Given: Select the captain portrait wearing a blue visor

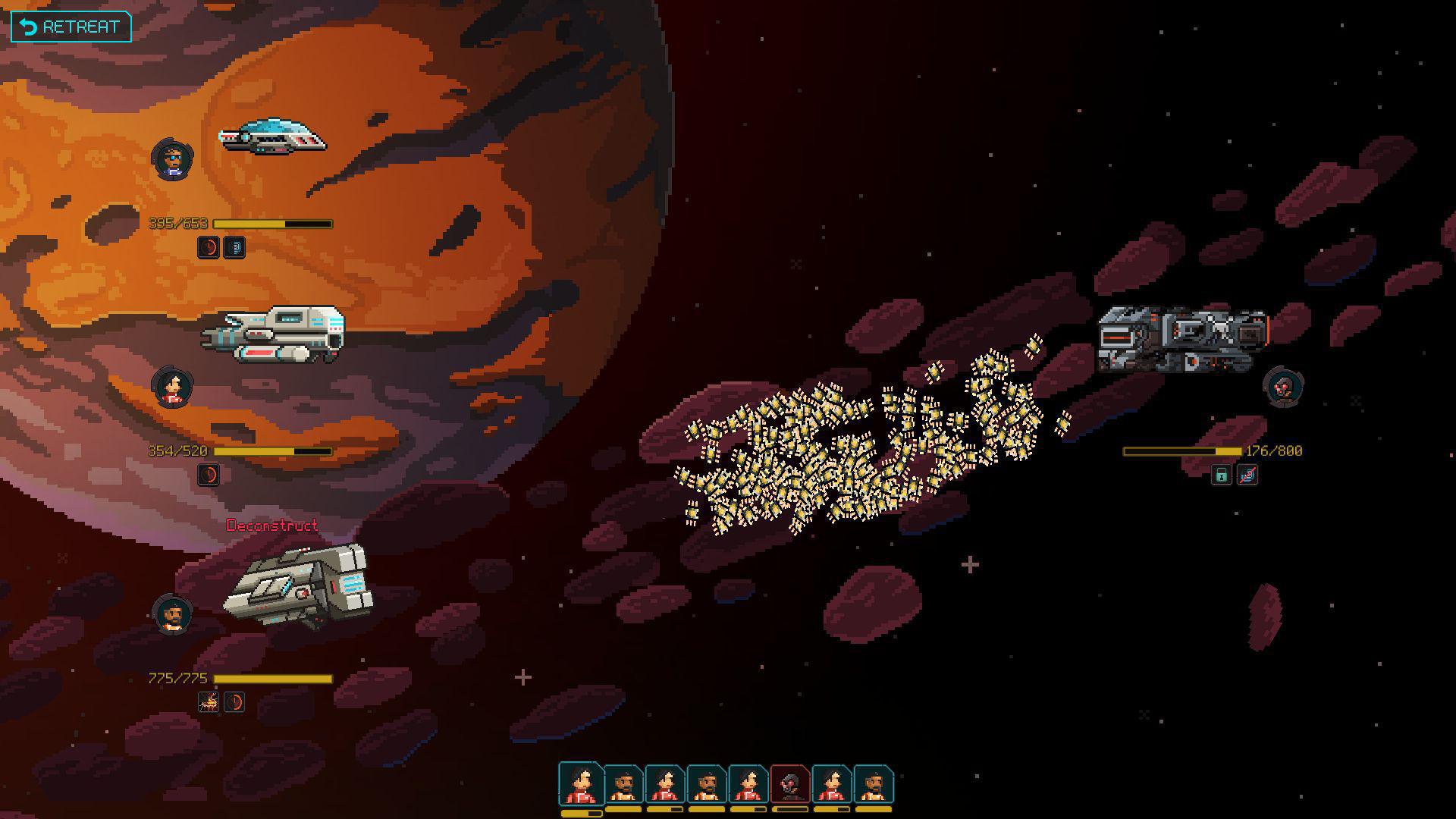Looking at the screenshot, I should click(172, 158).
